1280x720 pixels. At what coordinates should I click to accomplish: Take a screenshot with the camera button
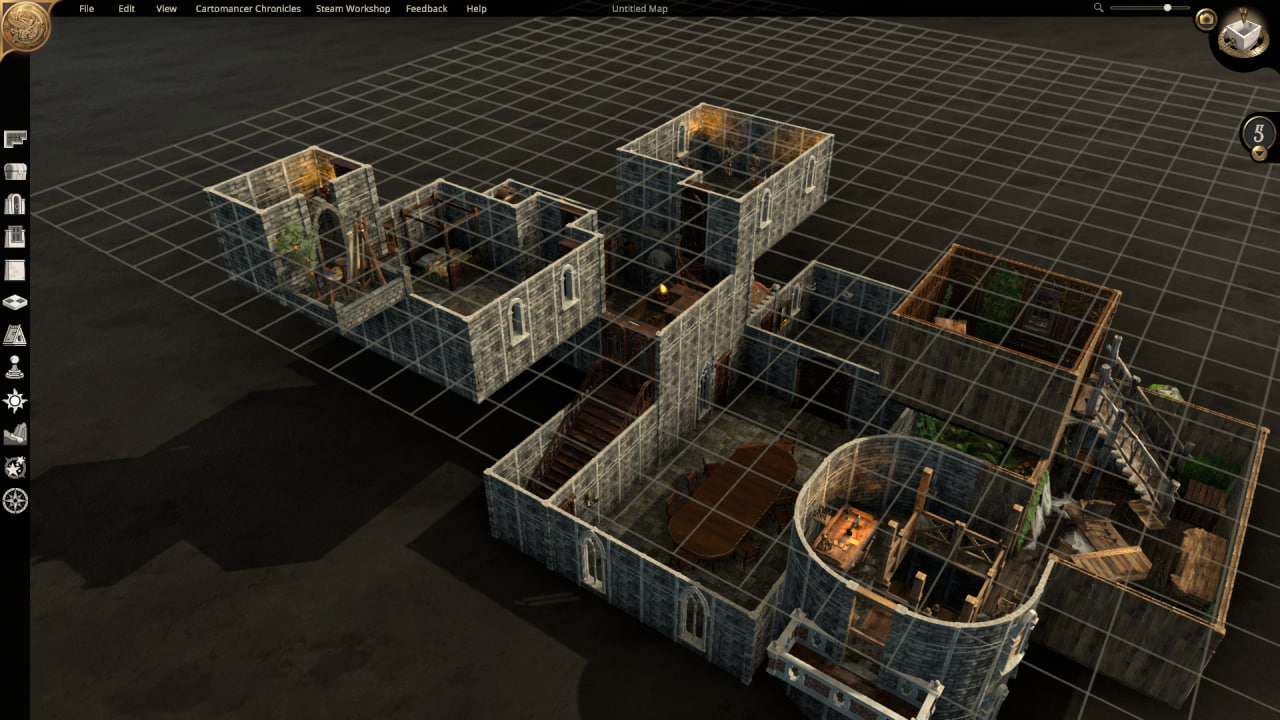click(1206, 19)
